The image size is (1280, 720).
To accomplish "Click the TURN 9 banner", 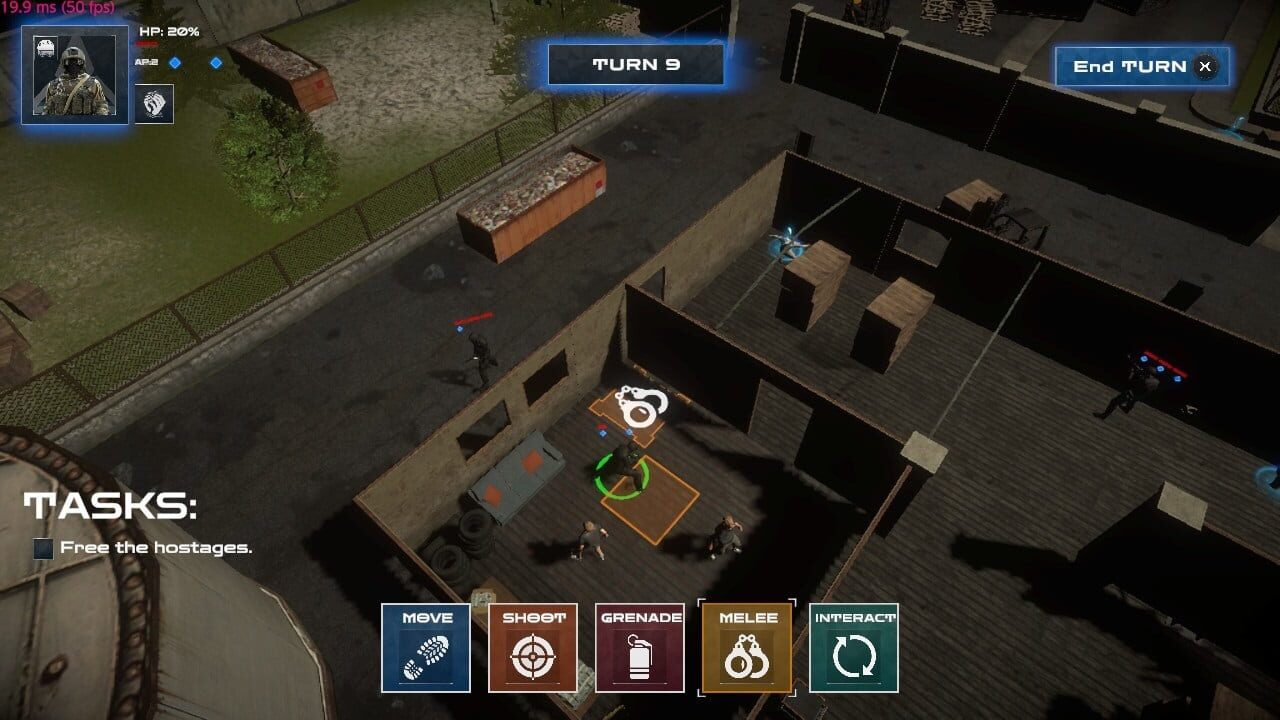I will pyautogui.click(x=634, y=64).
